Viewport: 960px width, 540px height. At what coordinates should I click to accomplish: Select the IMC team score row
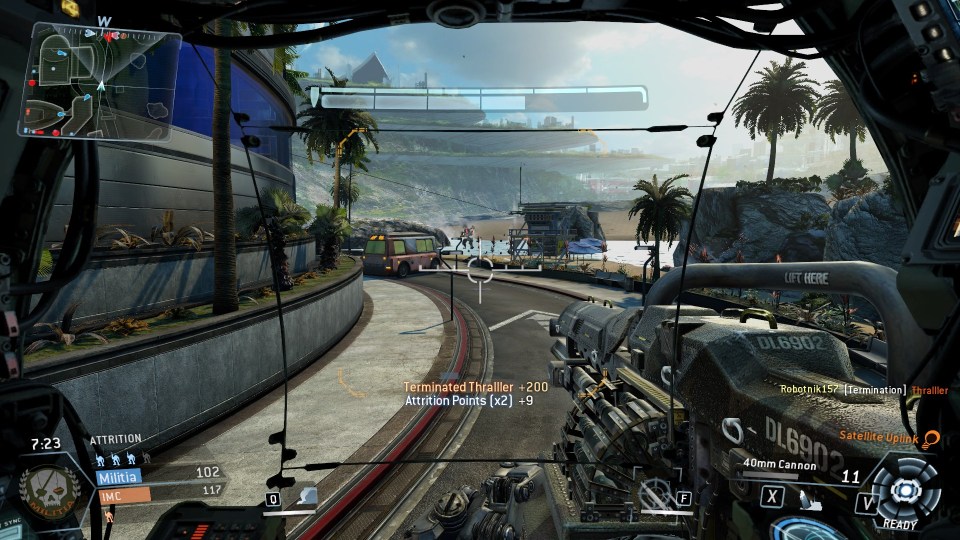(158, 493)
